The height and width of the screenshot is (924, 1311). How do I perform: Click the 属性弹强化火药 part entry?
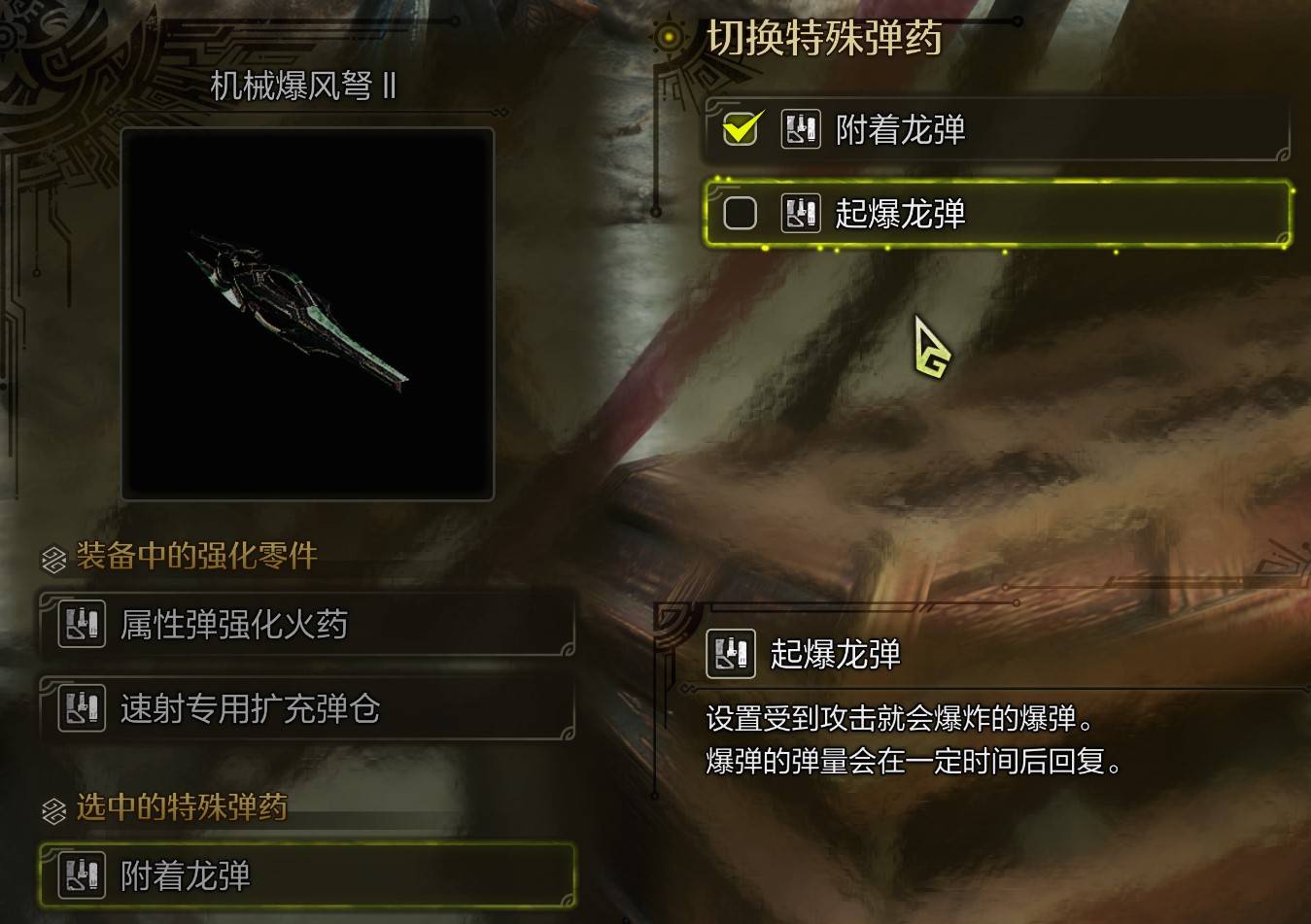click(308, 626)
